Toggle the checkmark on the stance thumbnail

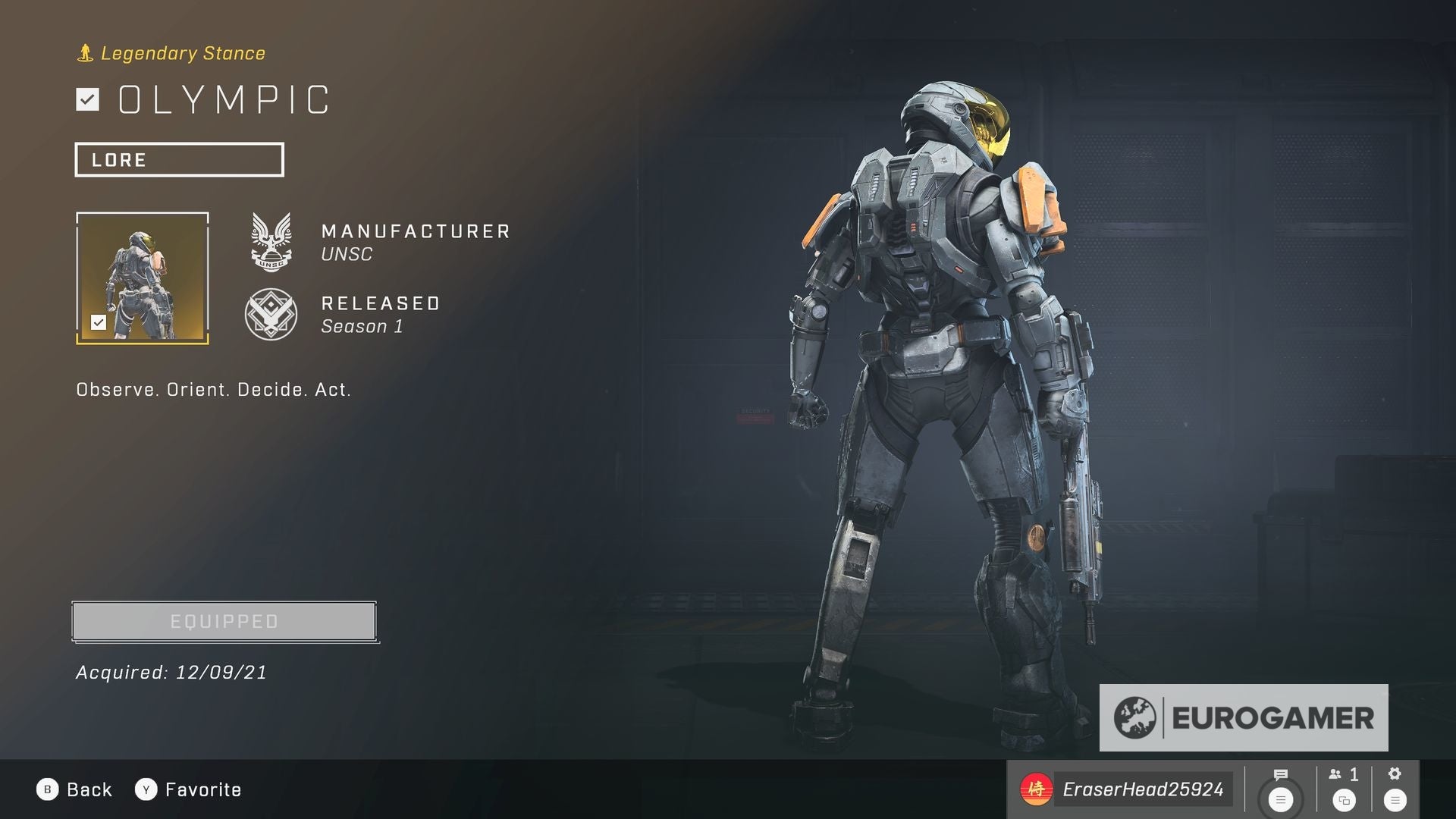(x=99, y=322)
